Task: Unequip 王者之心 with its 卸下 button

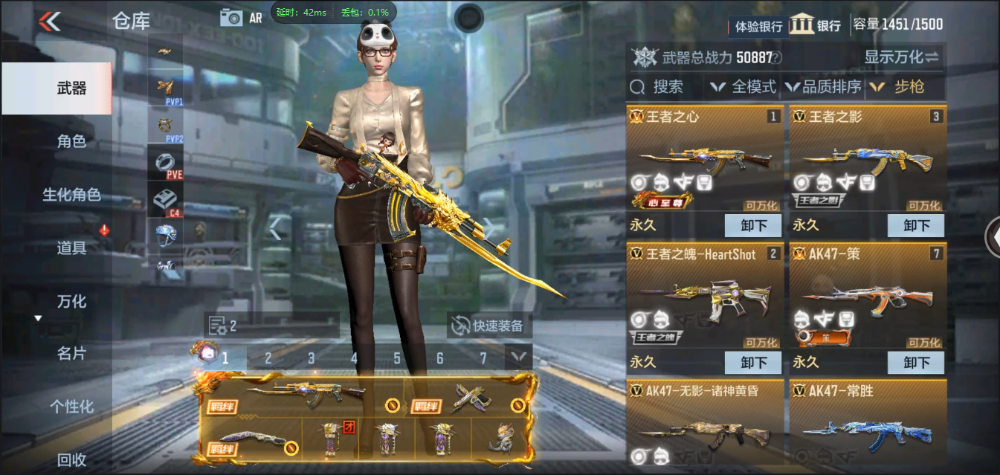Action: coord(753,225)
